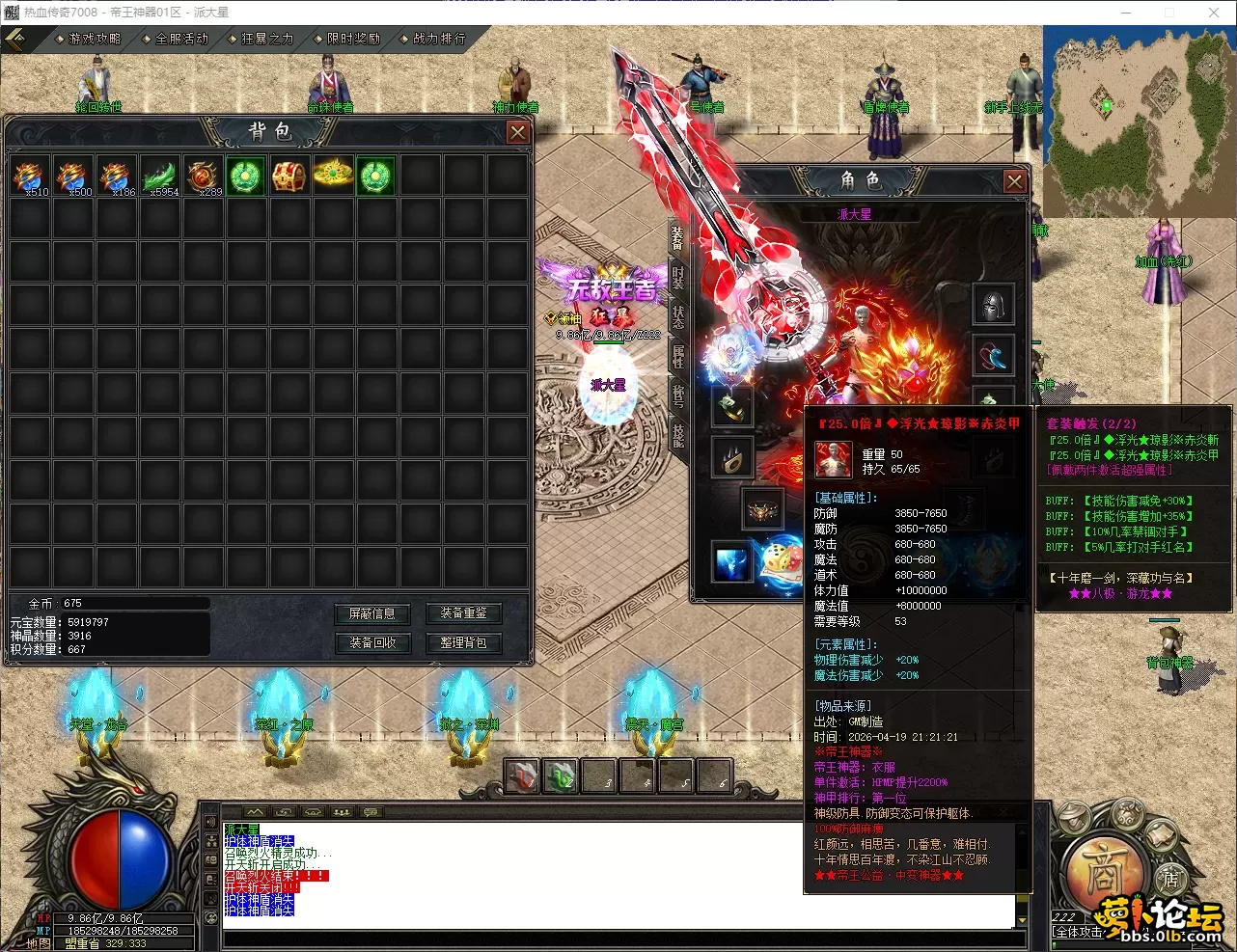Image resolution: width=1237 pixels, height=952 pixels.
Task: Click the 装备回收 equipment recycle button
Action: click(371, 642)
